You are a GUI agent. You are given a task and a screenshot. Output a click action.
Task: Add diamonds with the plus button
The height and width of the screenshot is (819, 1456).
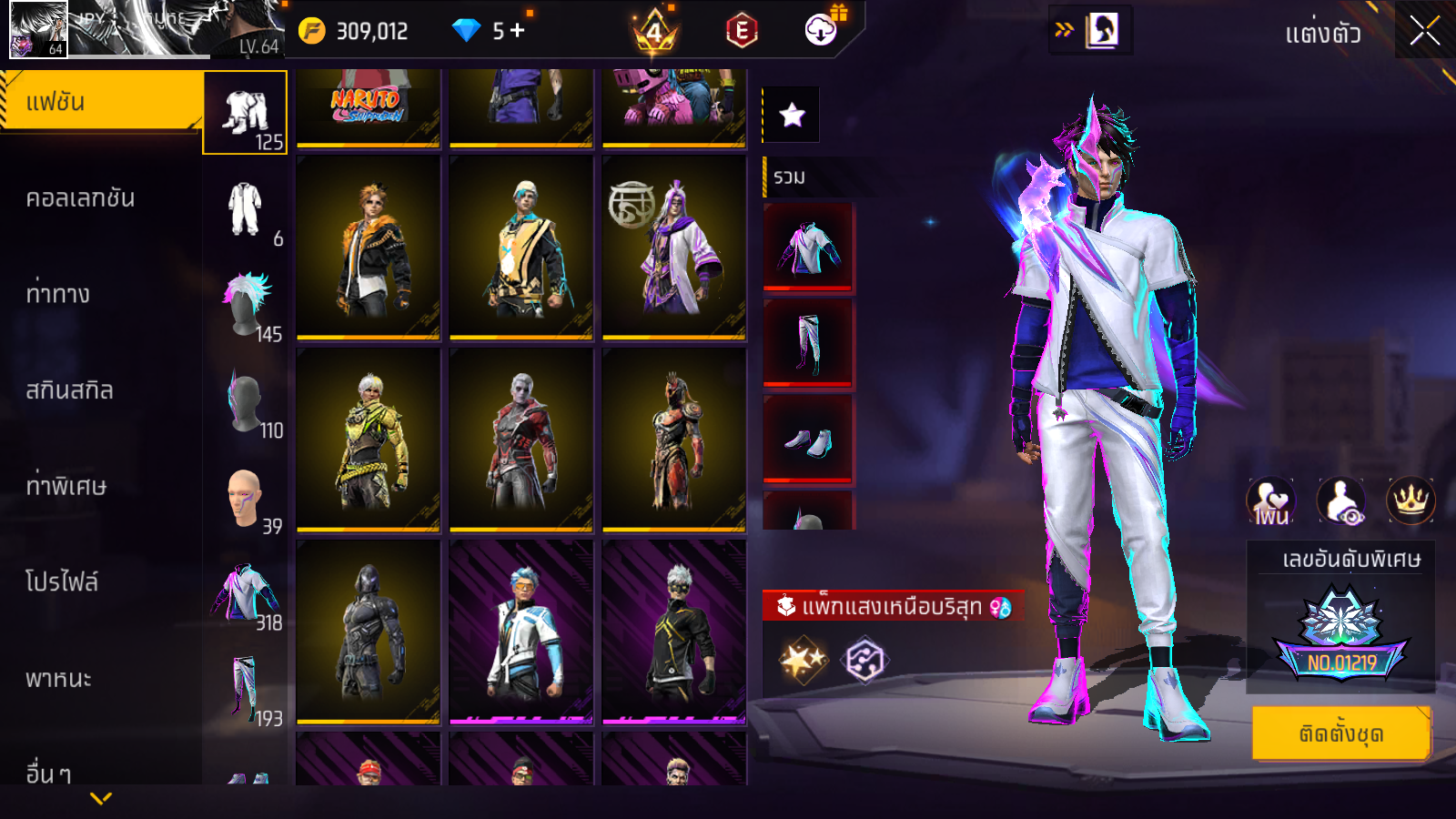[517, 31]
